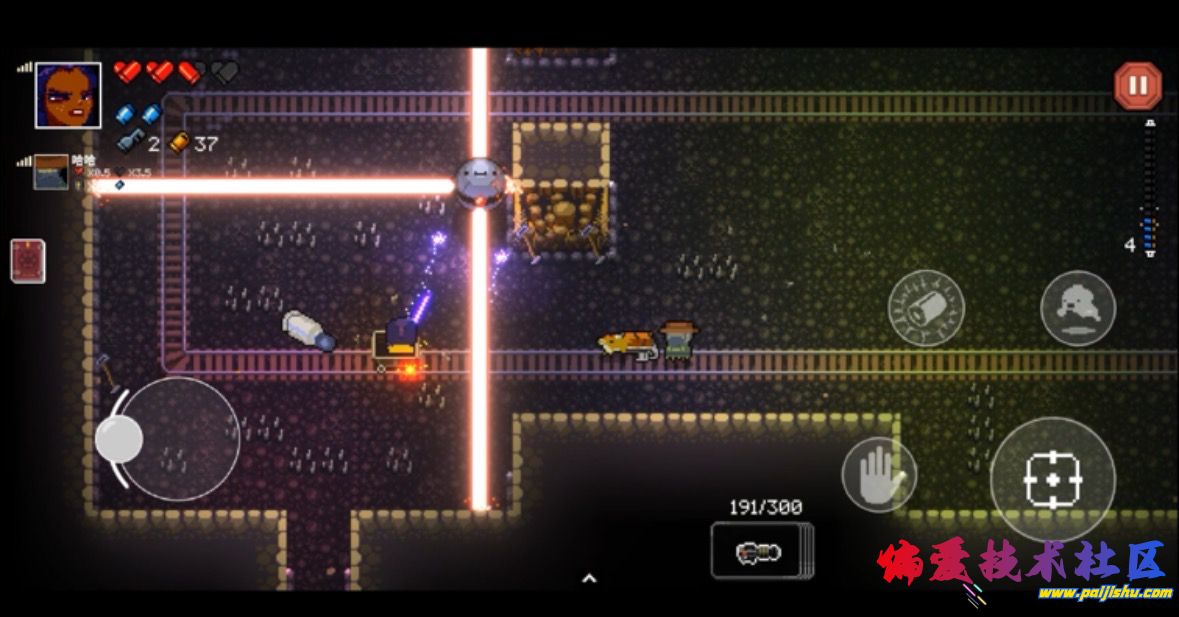Viewport: 1179px width, 617px height.
Task: Tap the open hand interact button
Action: [879, 474]
